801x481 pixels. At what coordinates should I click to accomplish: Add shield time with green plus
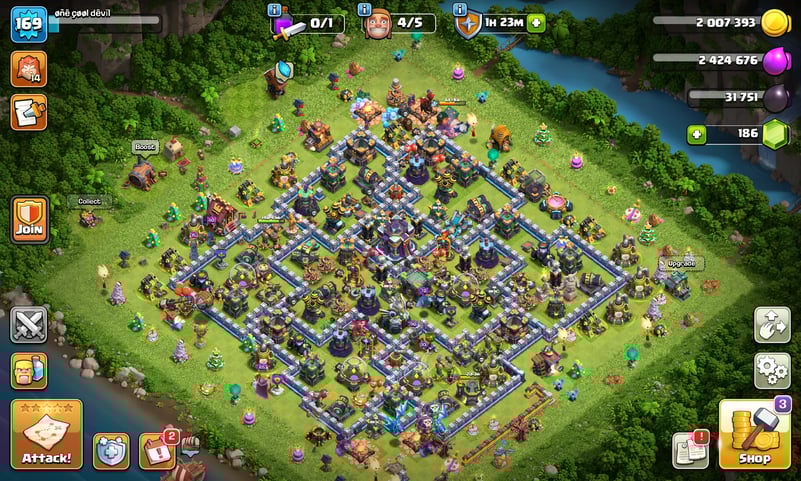(537, 23)
